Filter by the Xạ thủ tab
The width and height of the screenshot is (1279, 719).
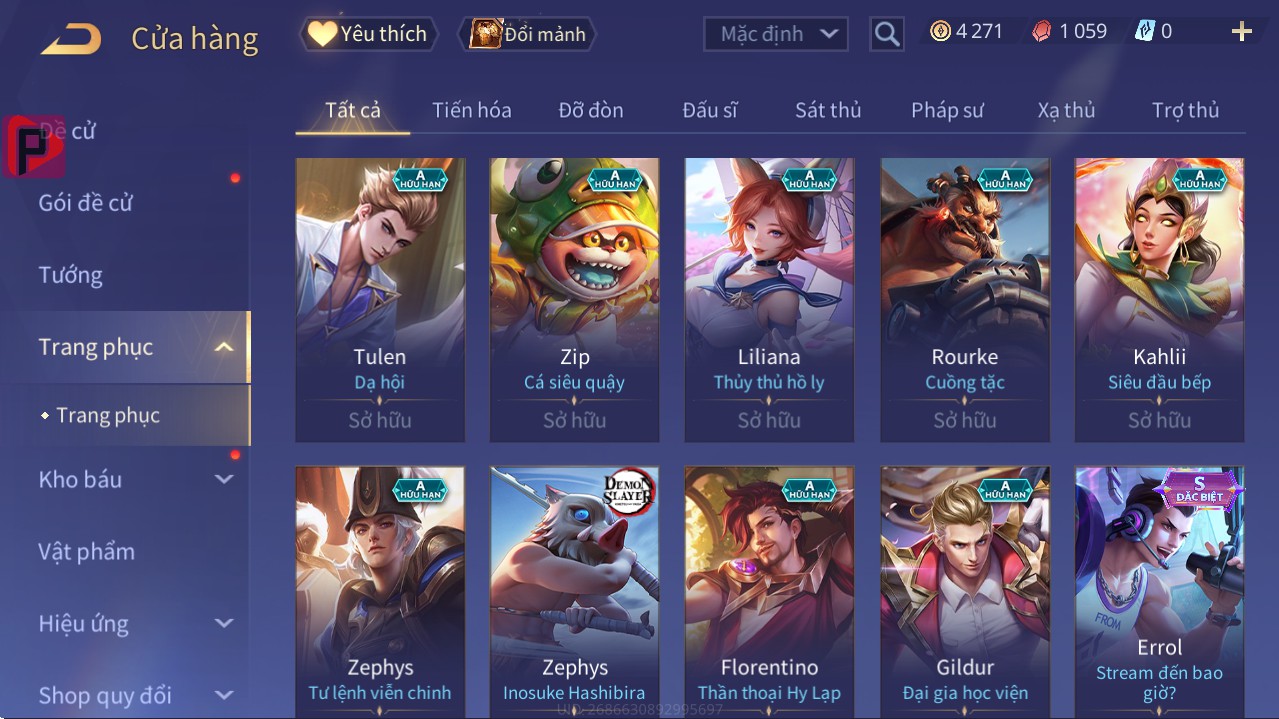tap(1066, 110)
